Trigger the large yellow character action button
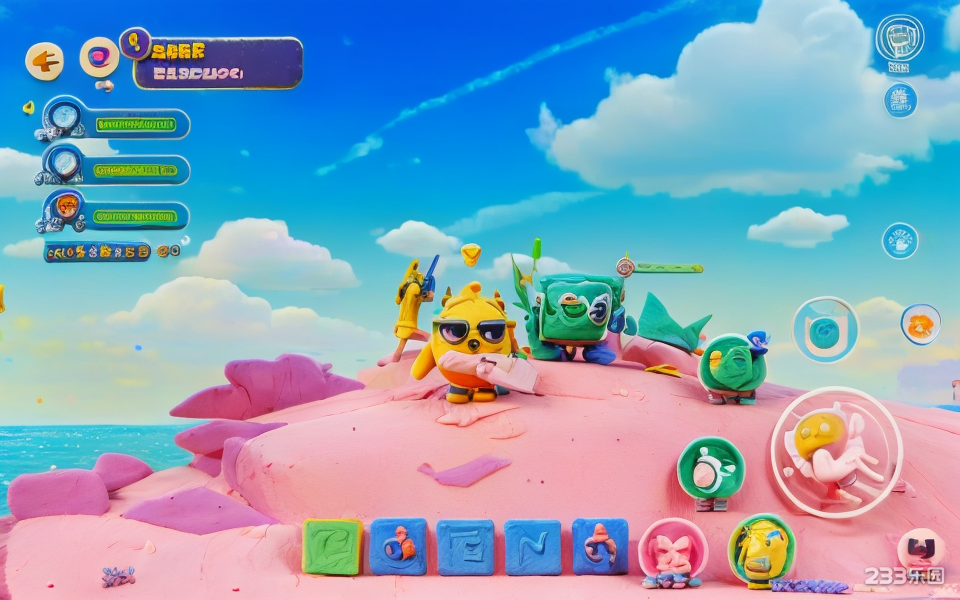The image size is (960, 600). click(x=836, y=451)
